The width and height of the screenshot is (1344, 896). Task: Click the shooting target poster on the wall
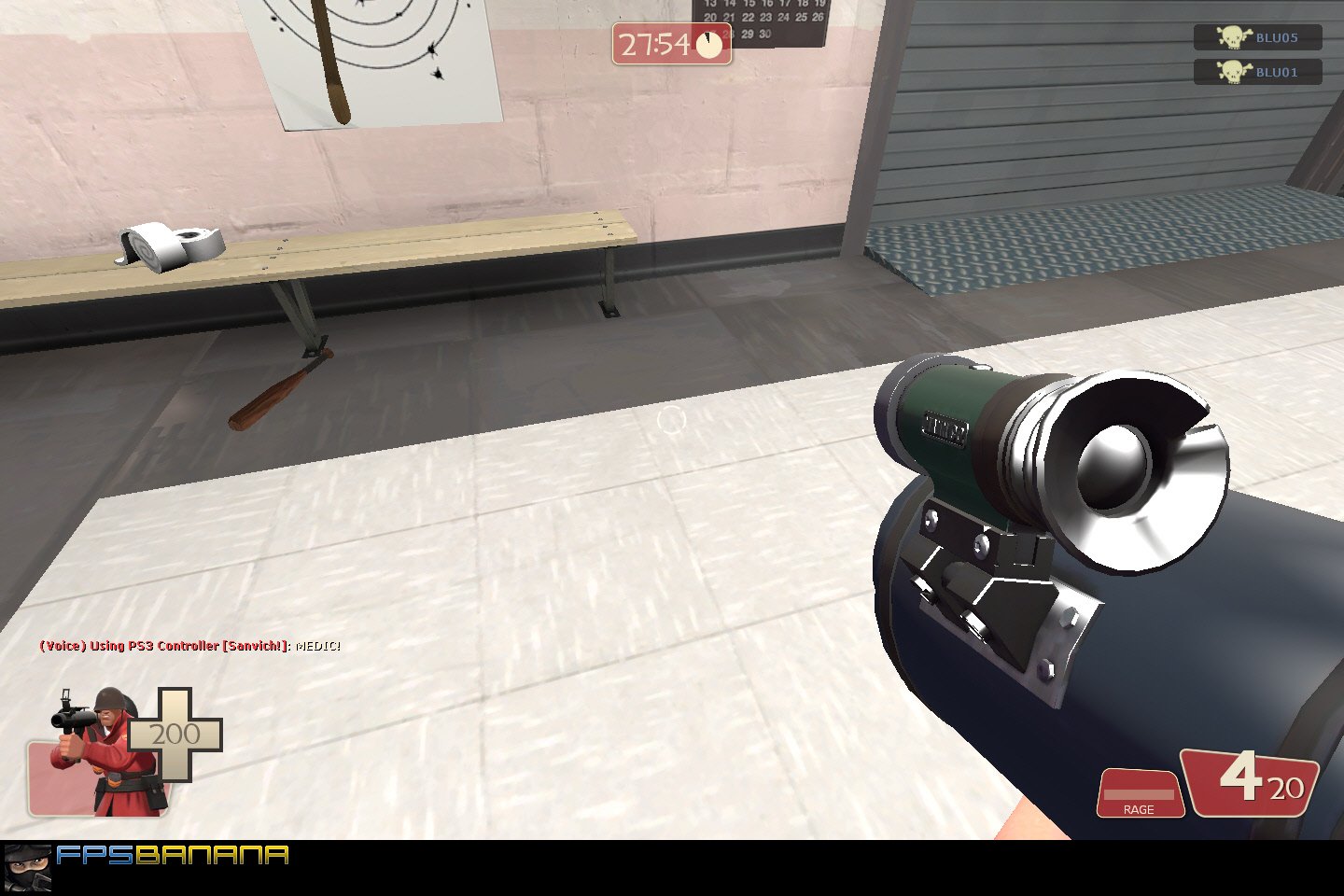pos(373,61)
